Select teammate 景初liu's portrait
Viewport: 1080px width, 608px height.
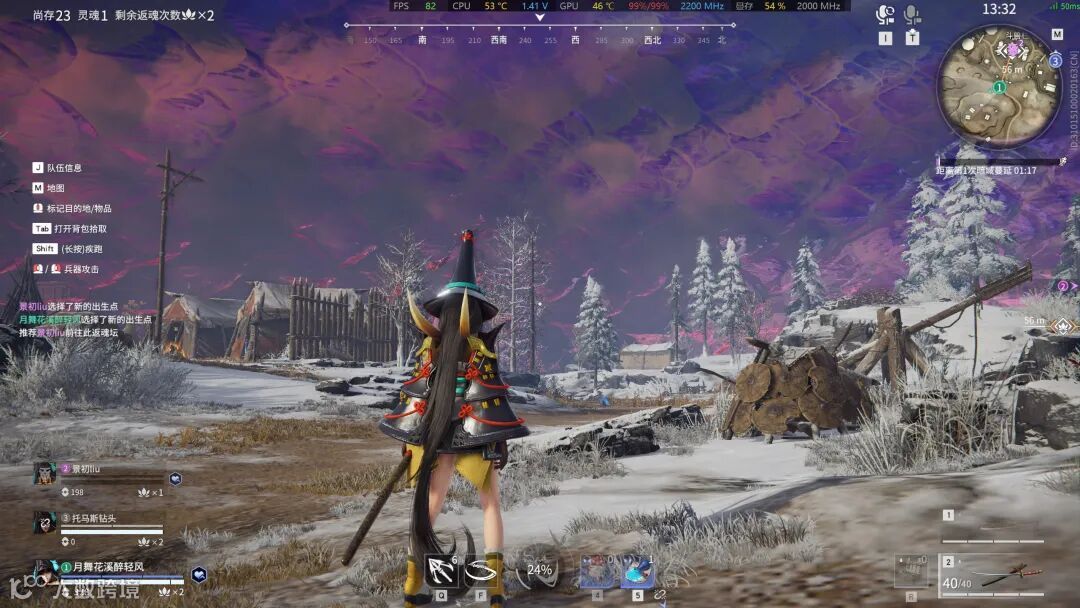click(x=44, y=473)
